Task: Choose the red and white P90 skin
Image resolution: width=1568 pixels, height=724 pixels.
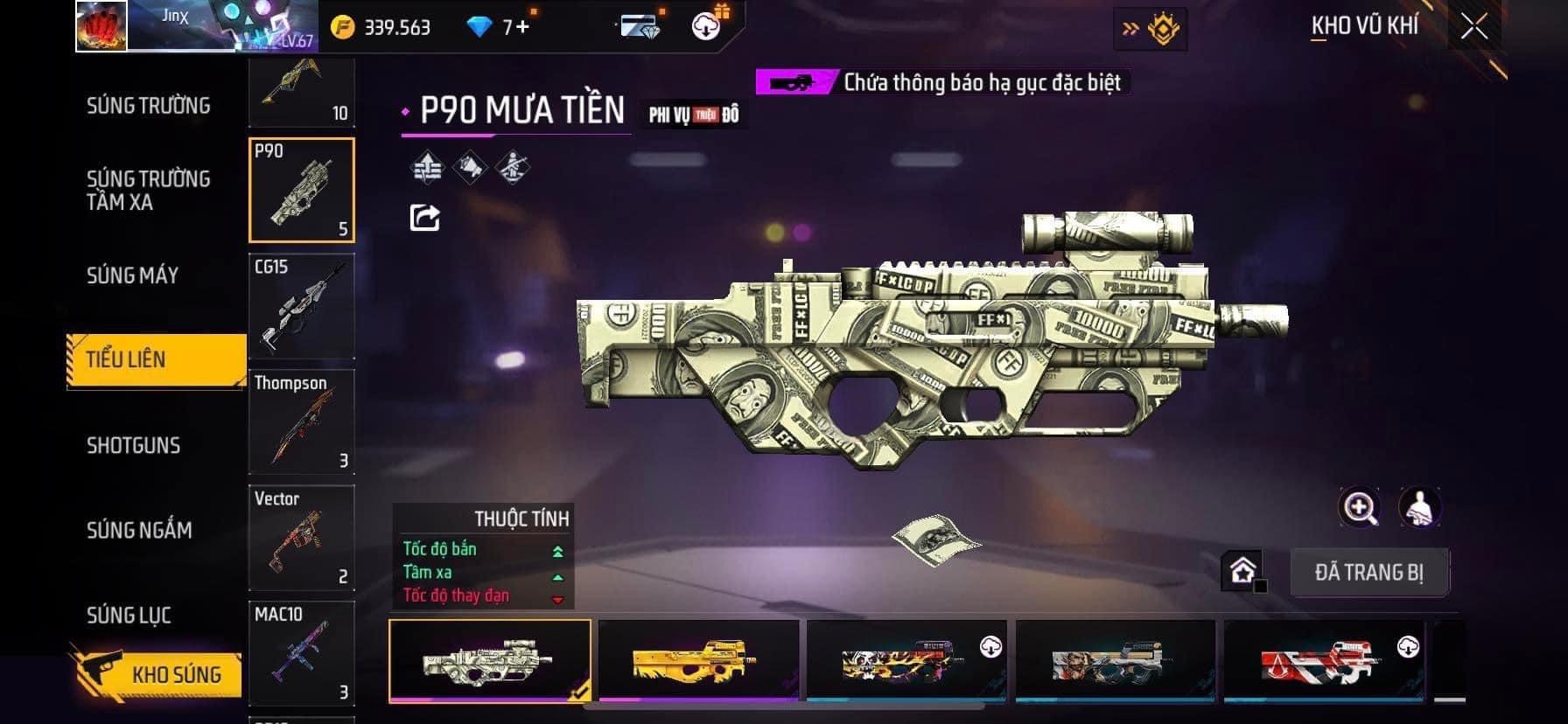Action: [x=1323, y=660]
